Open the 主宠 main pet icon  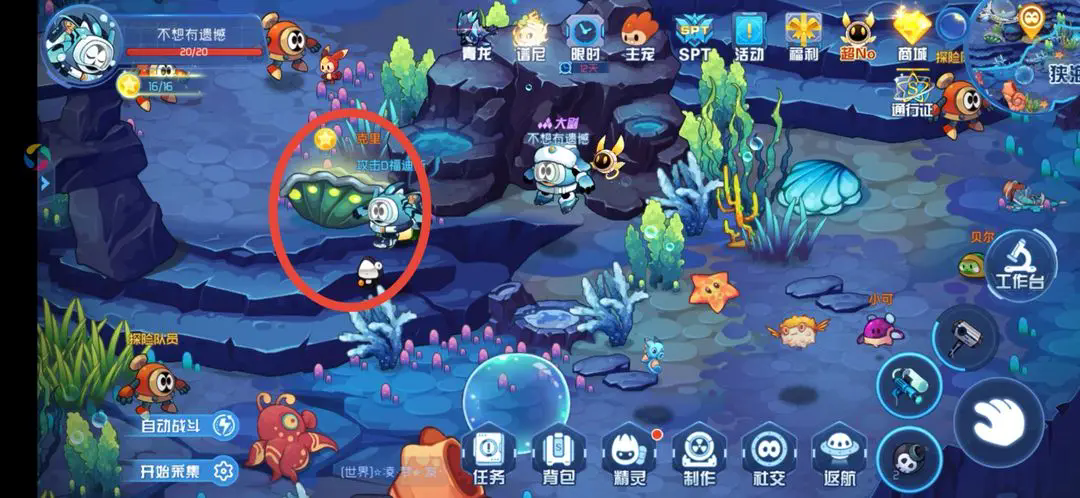pos(638,36)
